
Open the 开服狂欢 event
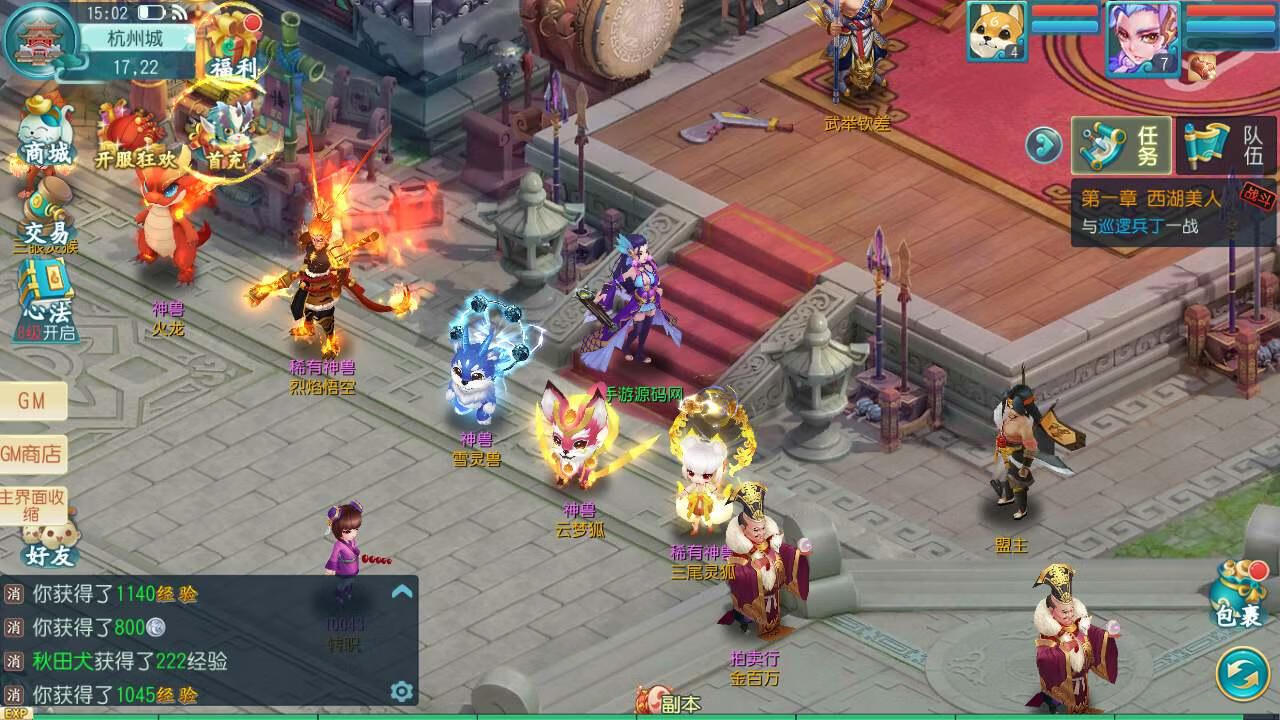133,140
